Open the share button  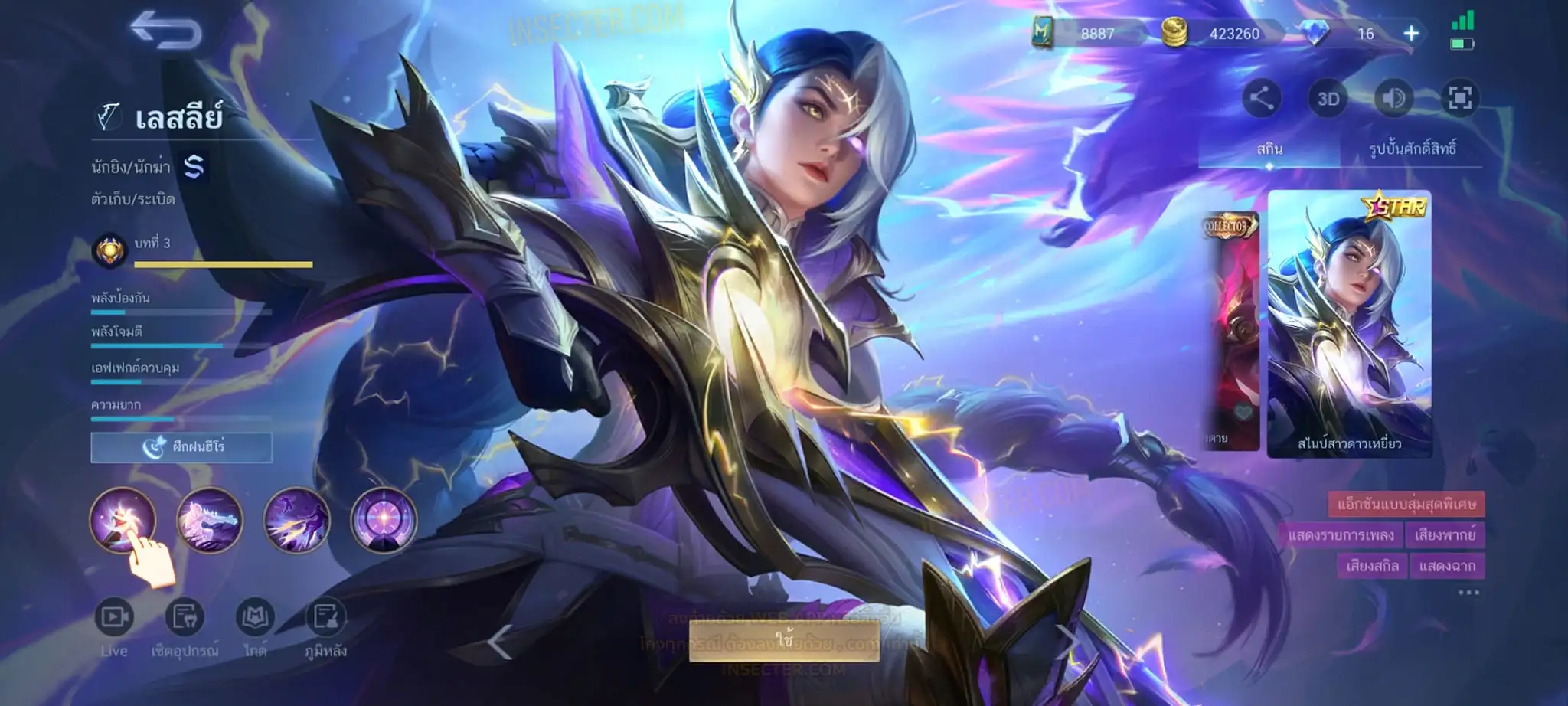[x=1261, y=99]
